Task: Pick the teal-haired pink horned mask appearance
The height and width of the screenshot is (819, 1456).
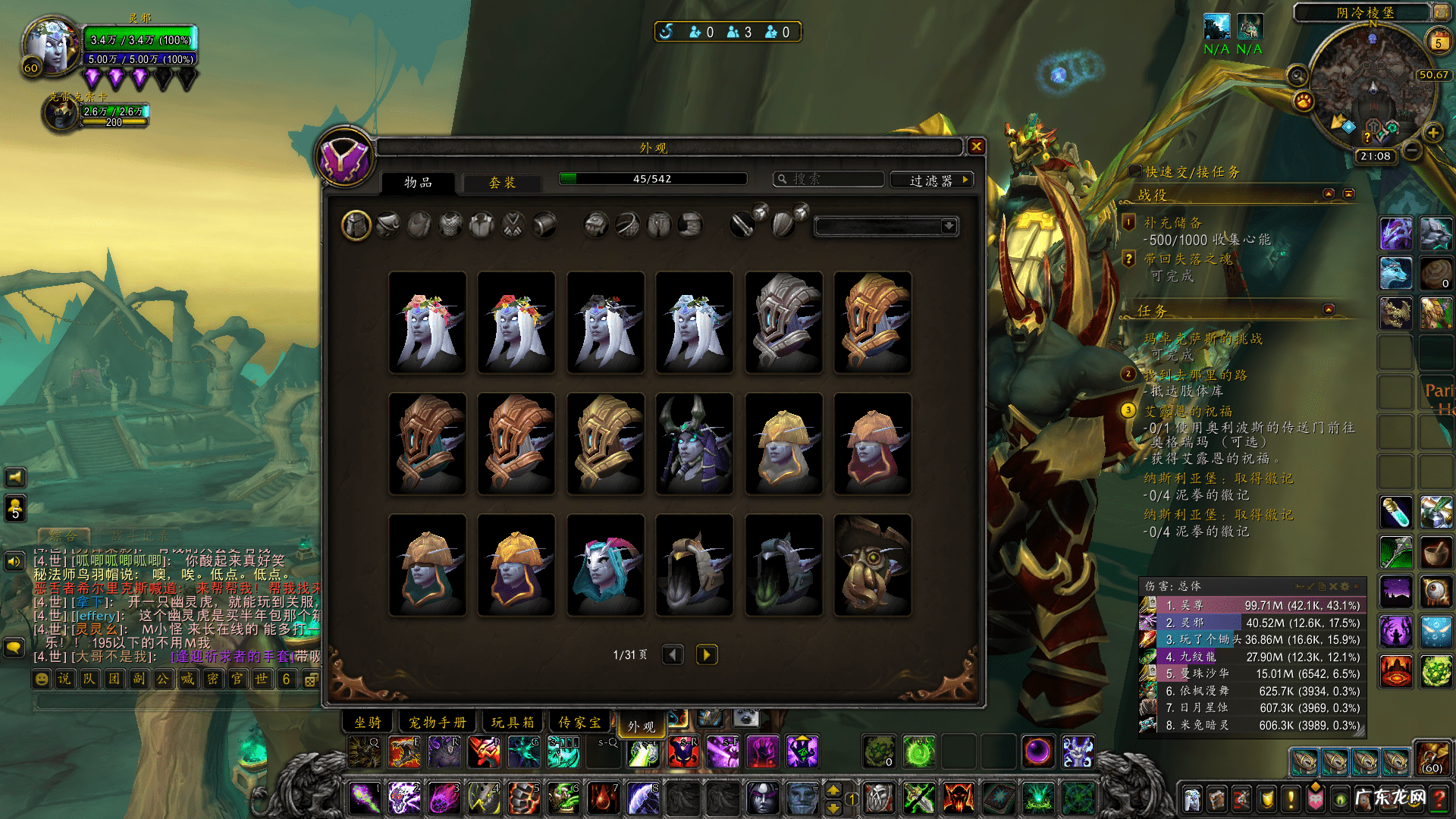Action: pos(605,565)
